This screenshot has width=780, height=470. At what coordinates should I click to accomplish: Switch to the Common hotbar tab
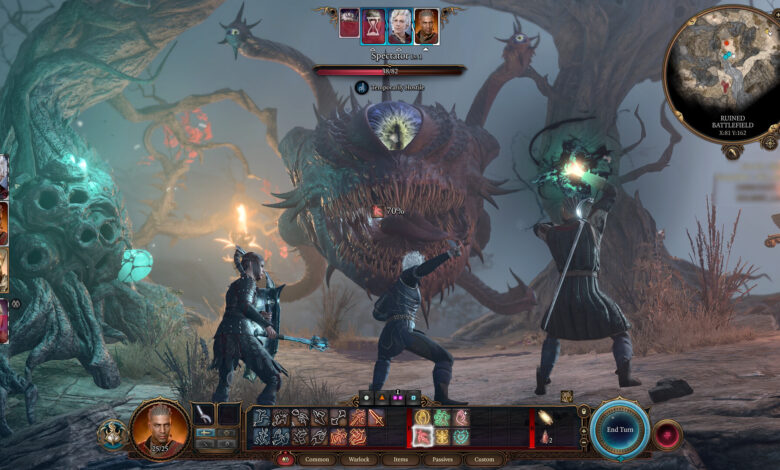point(315,459)
